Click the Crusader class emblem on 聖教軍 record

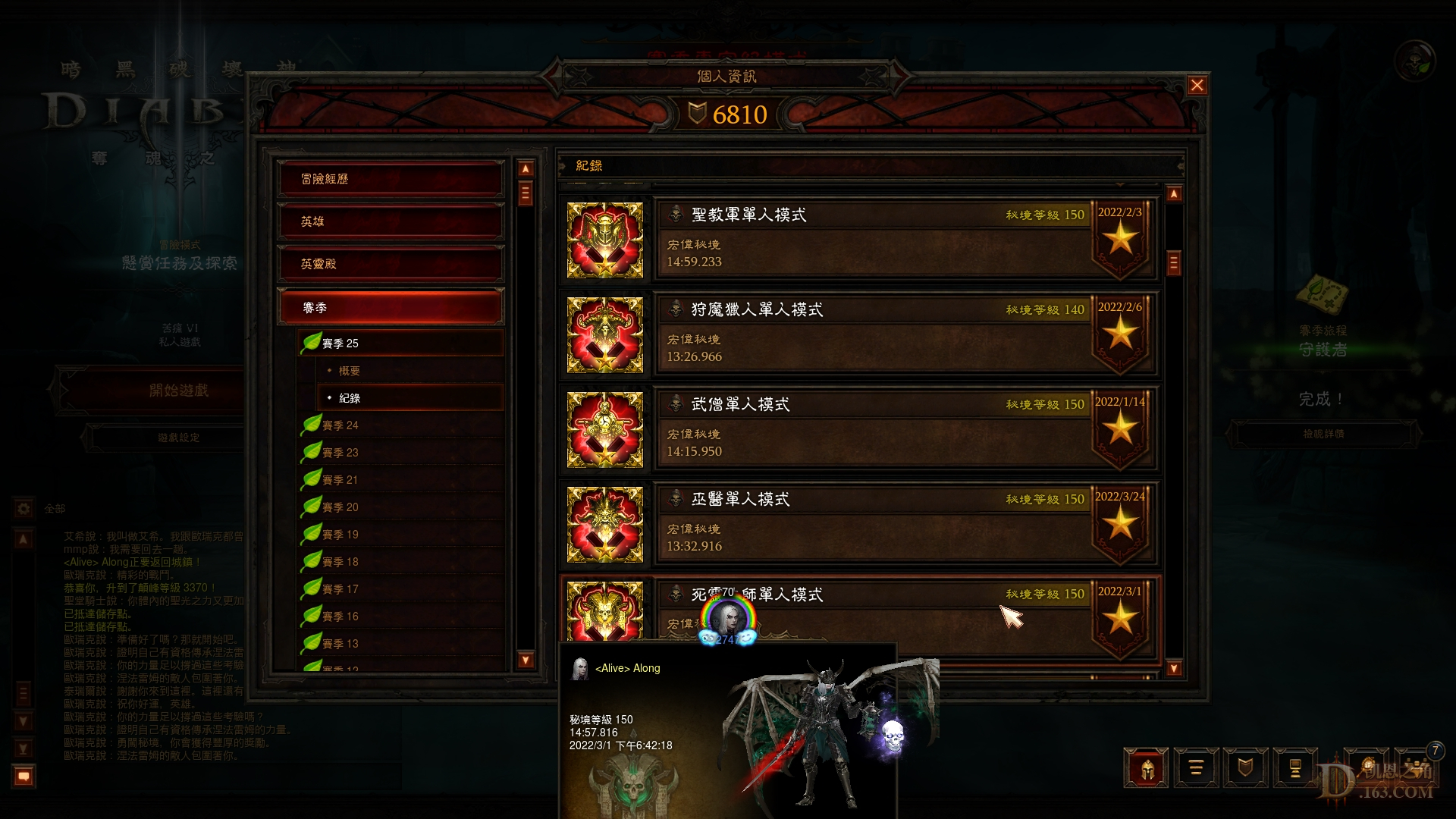click(x=605, y=240)
